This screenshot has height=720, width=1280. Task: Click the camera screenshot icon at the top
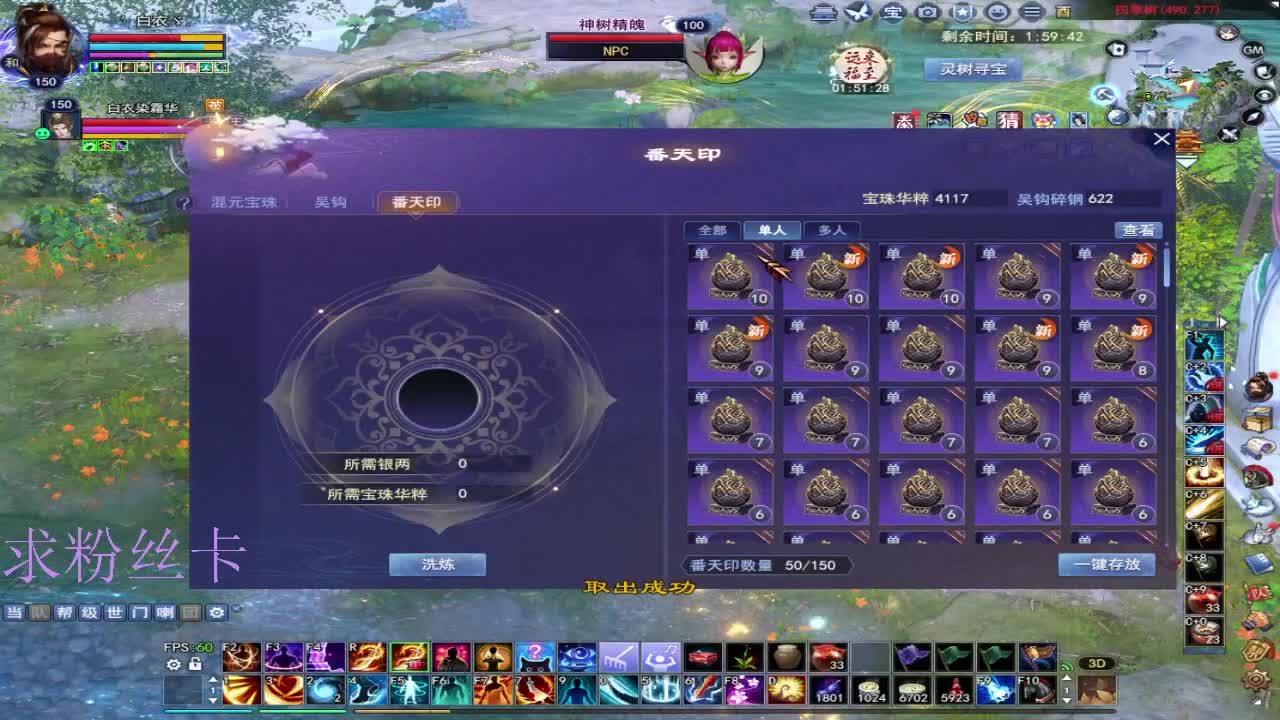(925, 10)
